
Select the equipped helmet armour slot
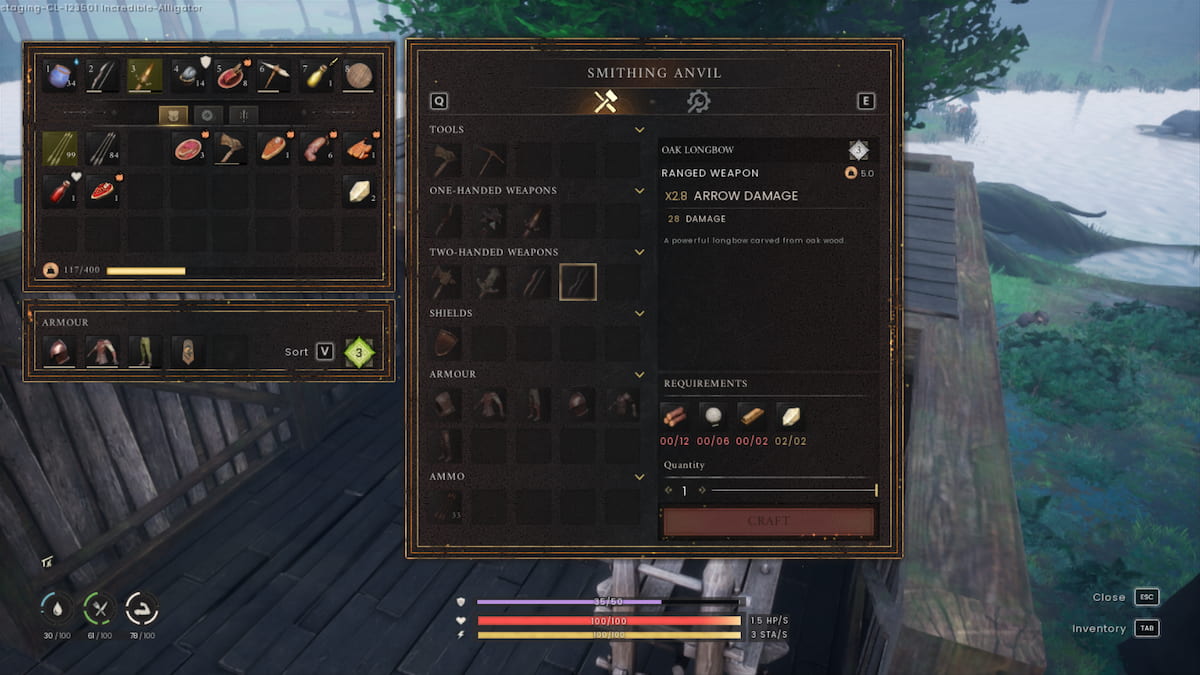[x=59, y=351]
